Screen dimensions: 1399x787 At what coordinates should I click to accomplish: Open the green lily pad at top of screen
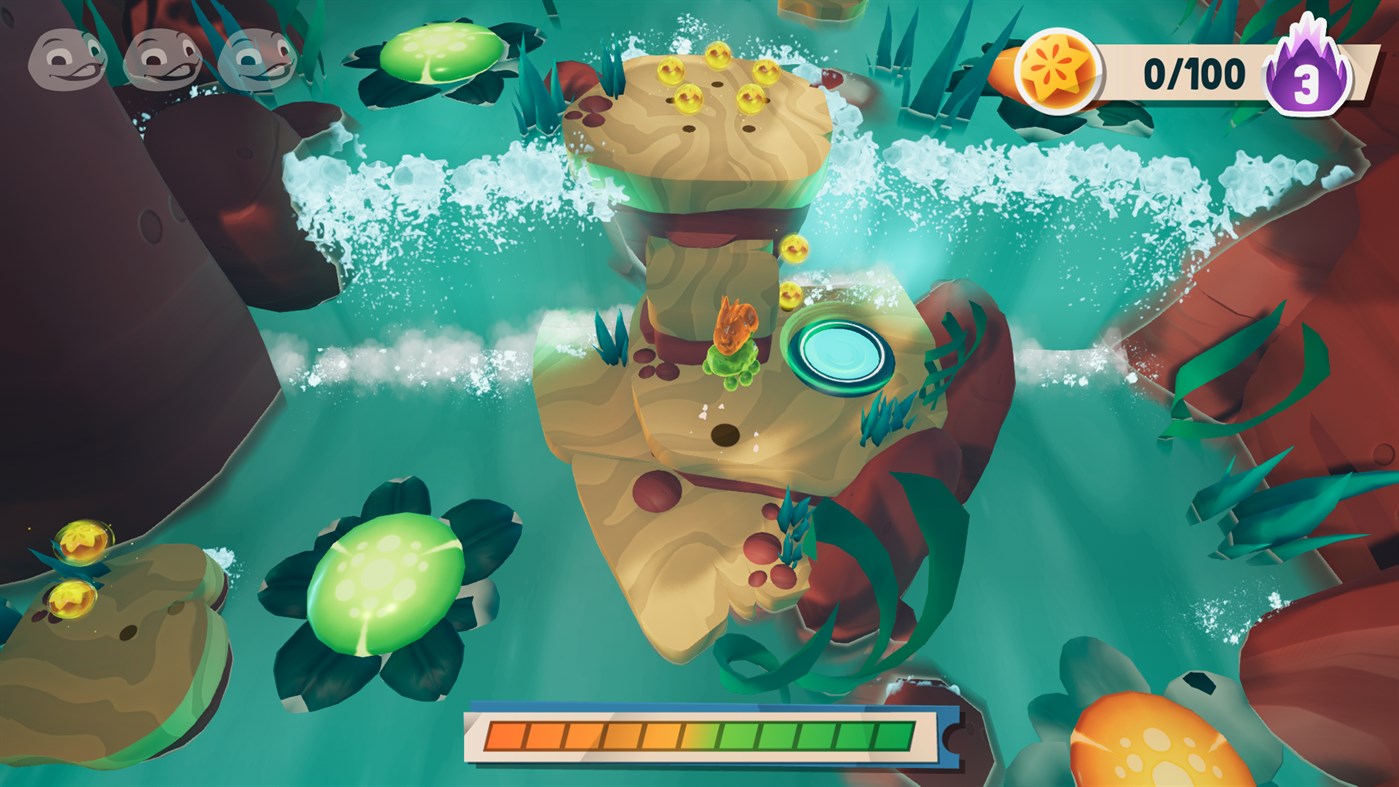[x=443, y=55]
